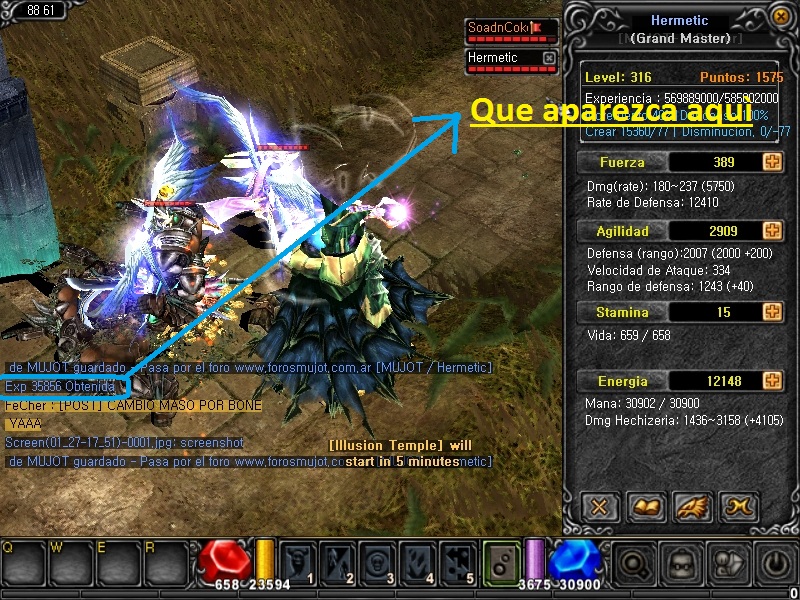Open the quest book button
Image resolution: width=800 pixels, height=600 pixels.
tap(646, 506)
